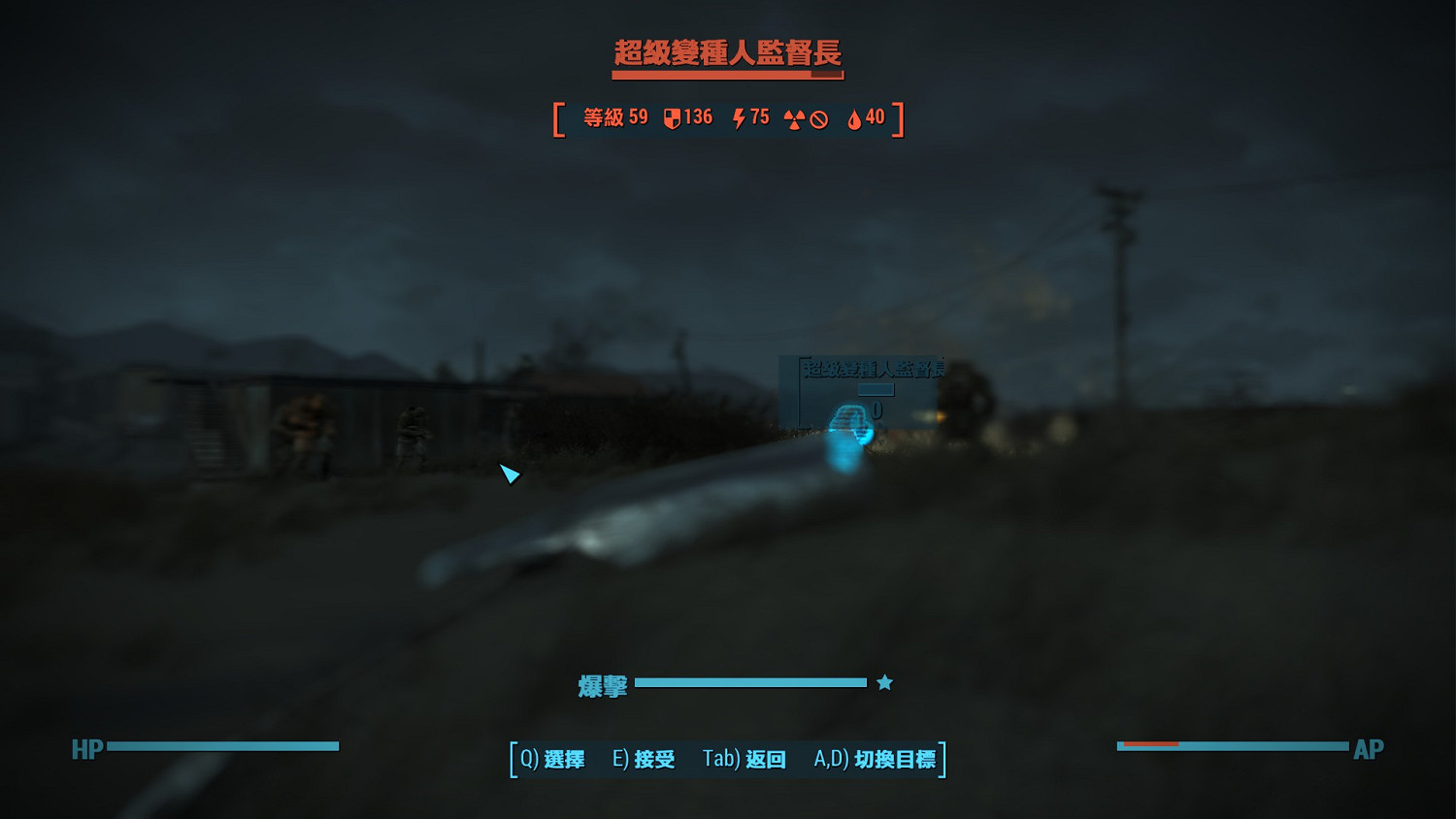The height and width of the screenshot is (819, 1456).
Task: Click the blue arrow cursor near screen center
Action: [510, 475]
